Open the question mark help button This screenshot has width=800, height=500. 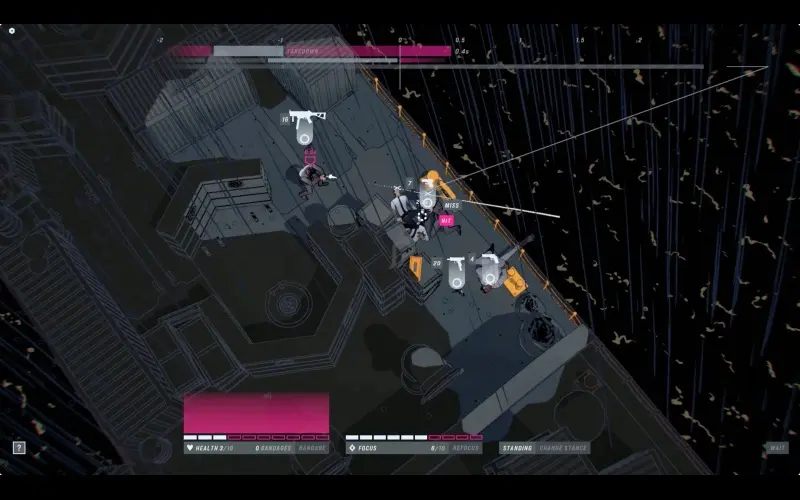(19, 448)
